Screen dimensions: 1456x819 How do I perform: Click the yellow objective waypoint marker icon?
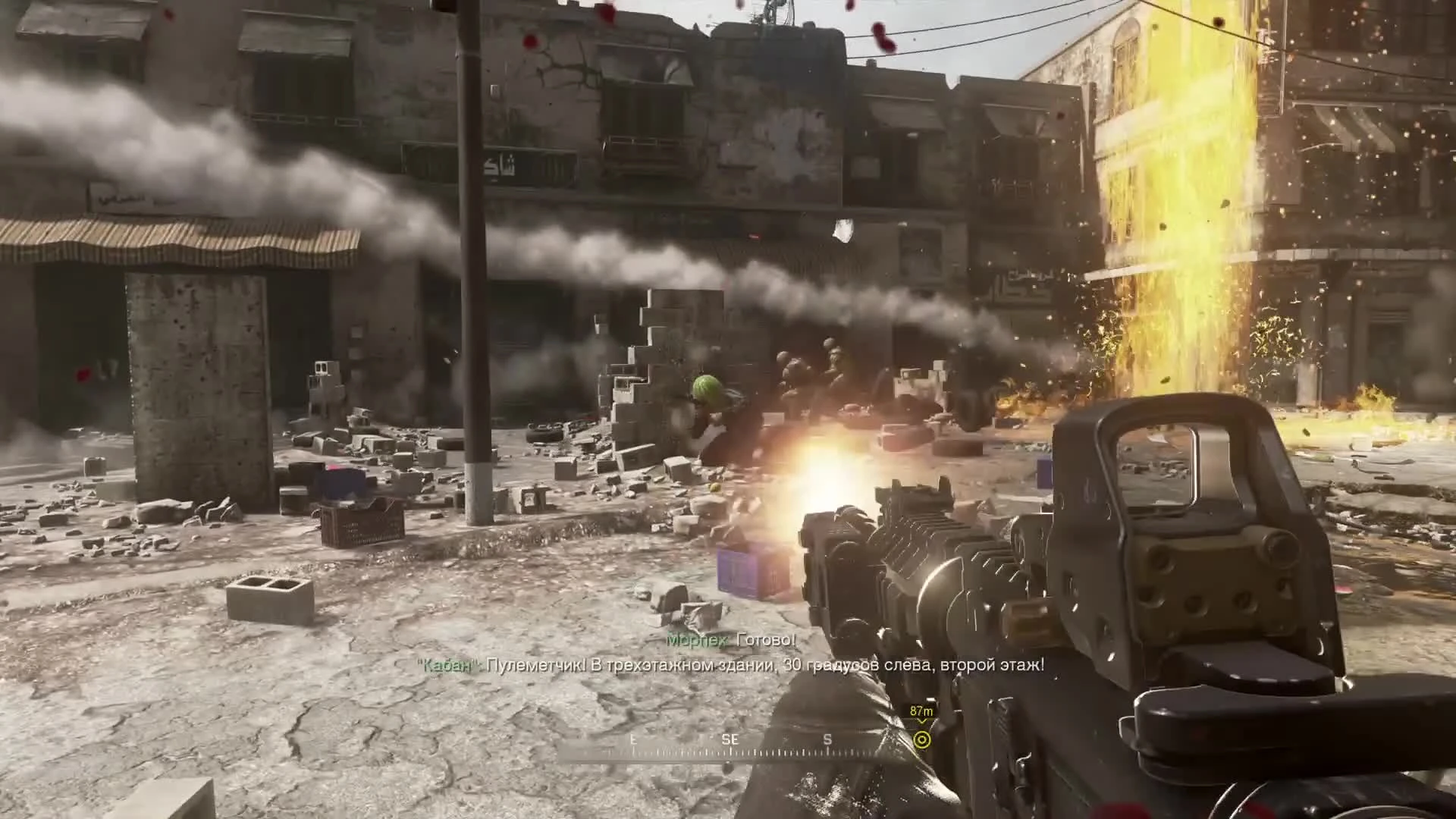[922, 738]
